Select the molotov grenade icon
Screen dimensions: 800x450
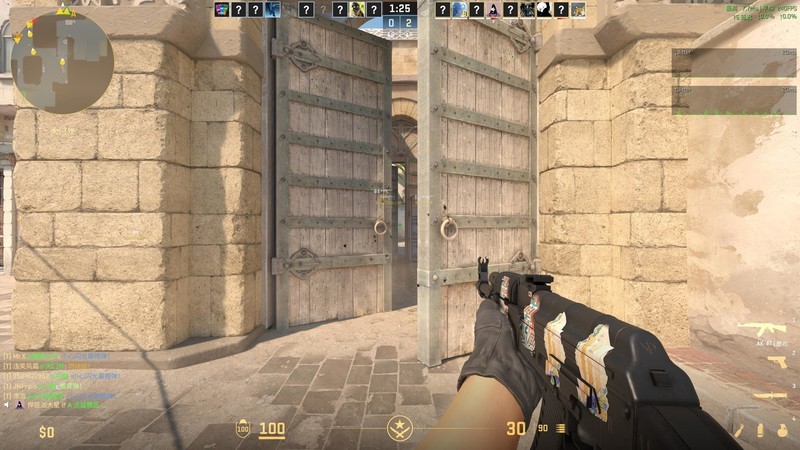[x=740, y=430]
